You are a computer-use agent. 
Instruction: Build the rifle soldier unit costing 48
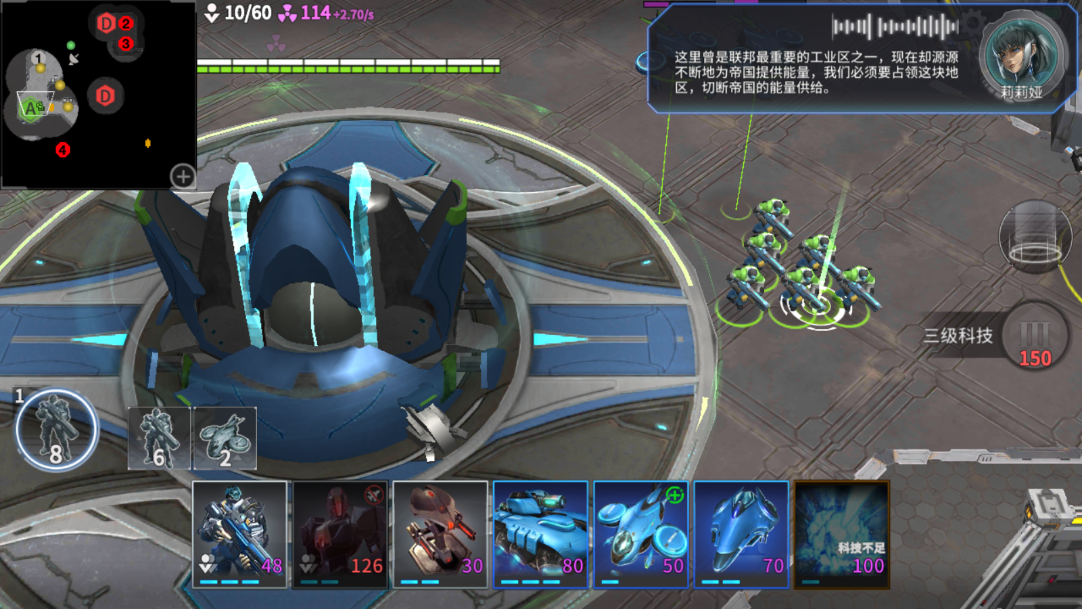[x=240, y=533]
